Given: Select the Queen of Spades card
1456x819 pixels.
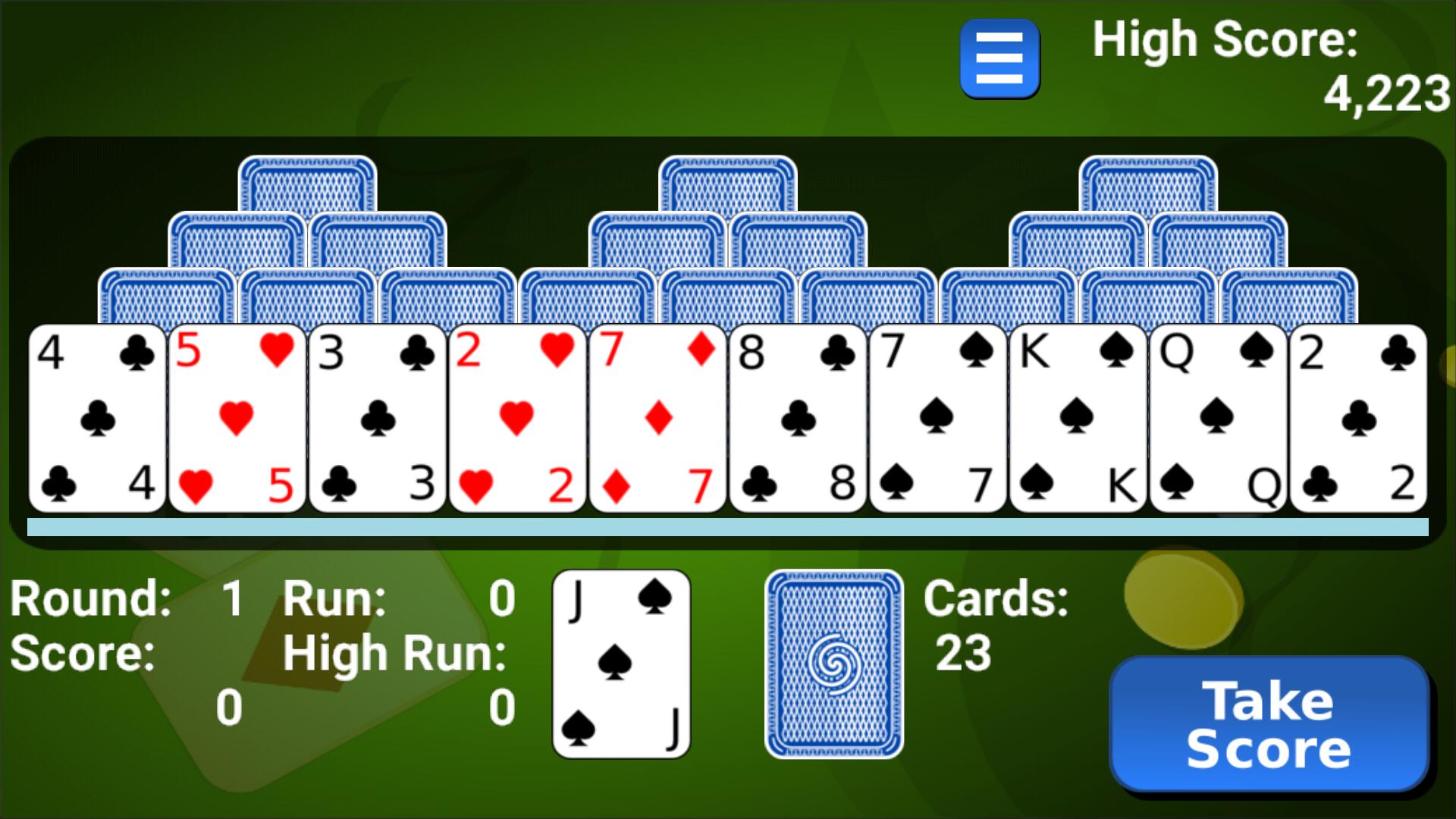Looking at the screenshot, I should pyautogui.click(x=1216, y=417).
